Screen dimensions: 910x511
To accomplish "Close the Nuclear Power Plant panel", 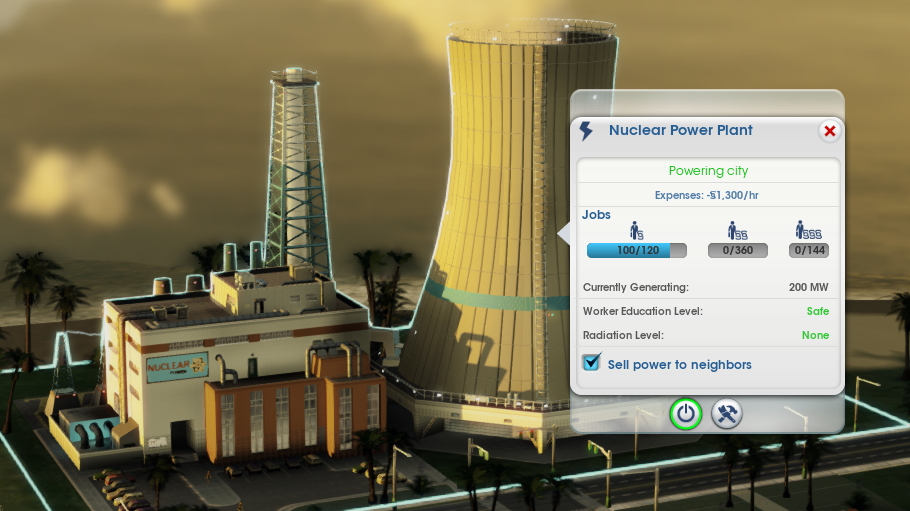I will (x=829, y=131).
